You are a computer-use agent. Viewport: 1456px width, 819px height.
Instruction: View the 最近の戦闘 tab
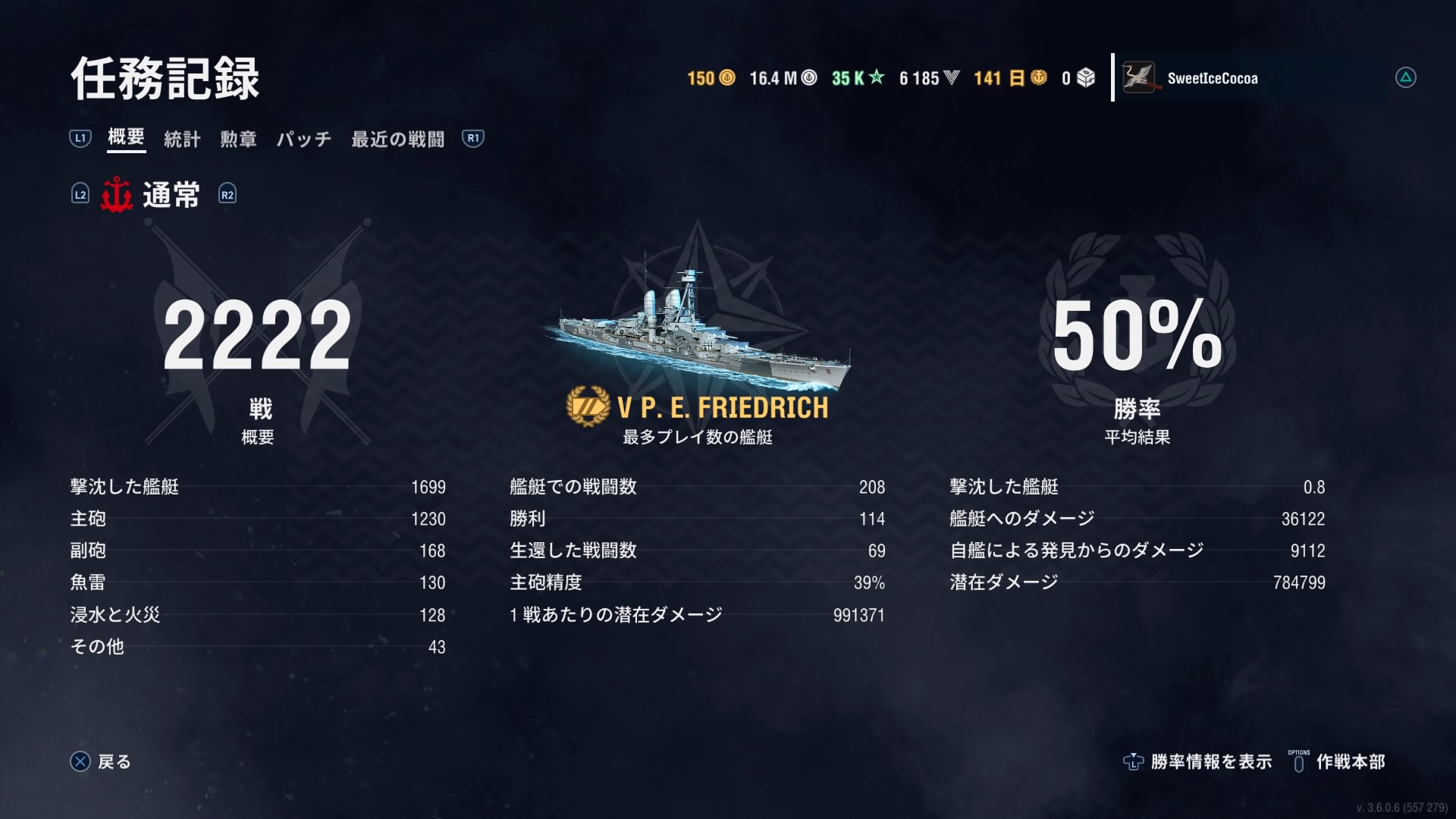point(397,139)
